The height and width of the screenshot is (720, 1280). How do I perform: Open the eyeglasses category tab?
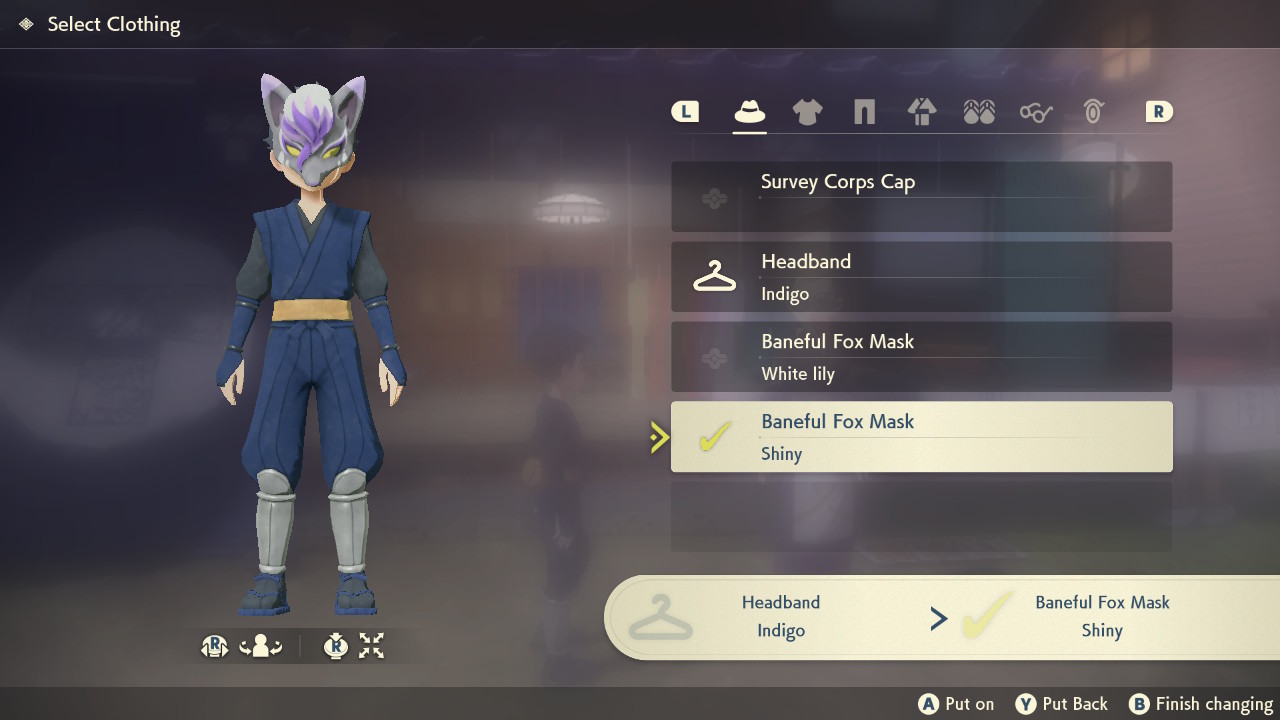[x=1036, y=112]
